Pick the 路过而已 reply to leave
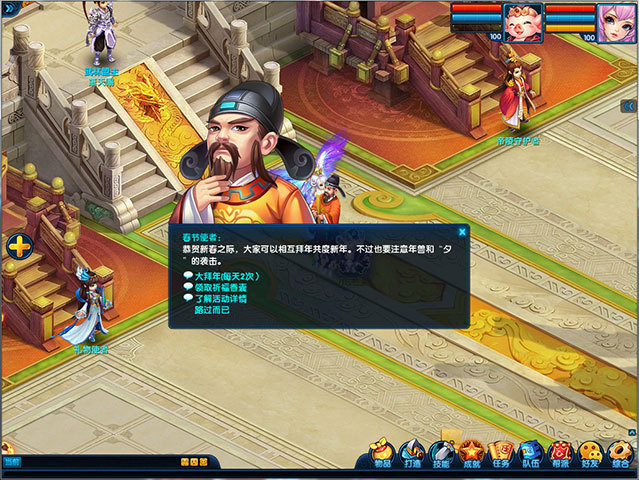Viewport: 639px width, 480px height. tap(214, 310)
